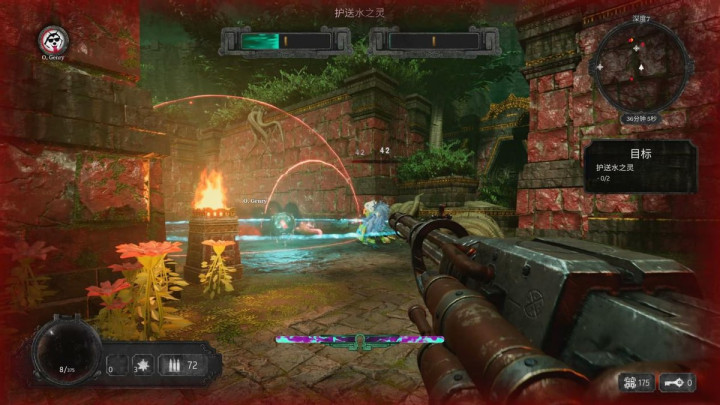Select the empty item slot showing 0
The image size is (720, 405).
tap(116, 365)
